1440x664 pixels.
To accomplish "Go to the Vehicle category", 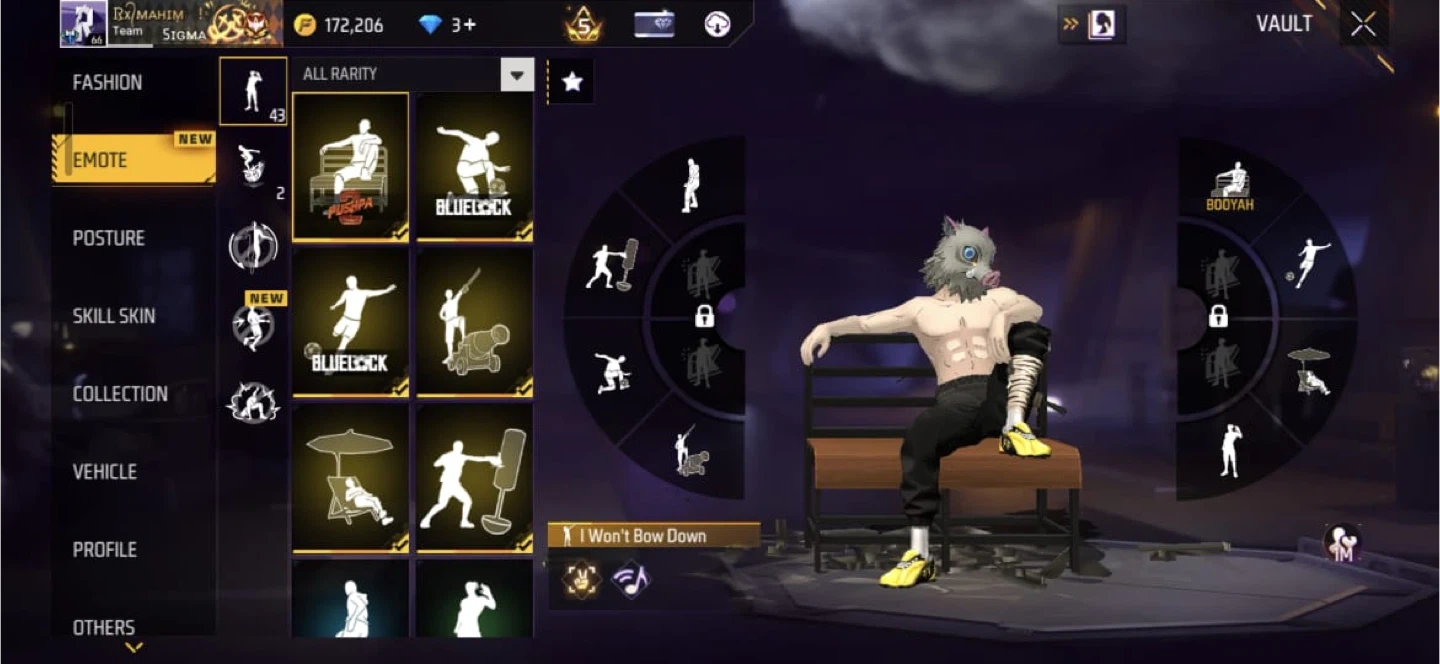I will [x=104, y=472].
